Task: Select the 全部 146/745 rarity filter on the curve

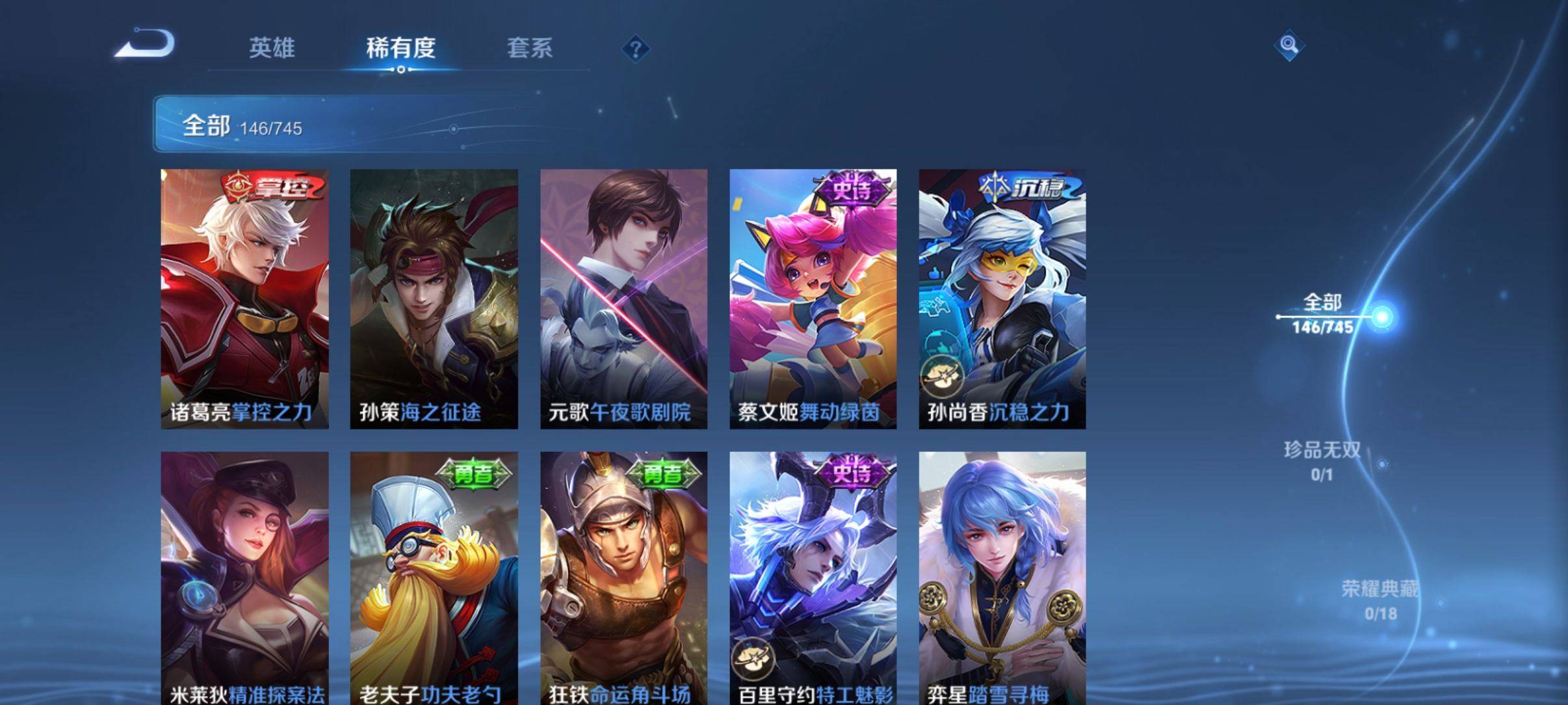Action: (x=1324, y=313)
